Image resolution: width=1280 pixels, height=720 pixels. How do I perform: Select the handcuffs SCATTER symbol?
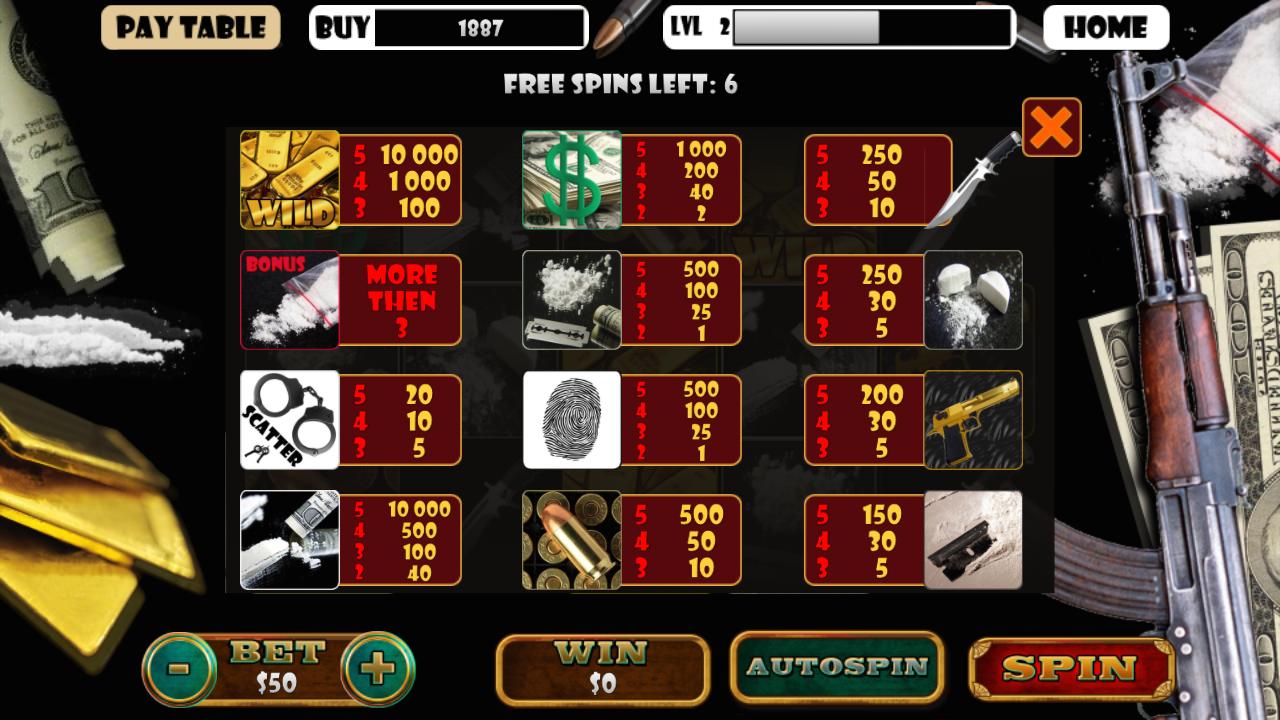coord(289,419)
